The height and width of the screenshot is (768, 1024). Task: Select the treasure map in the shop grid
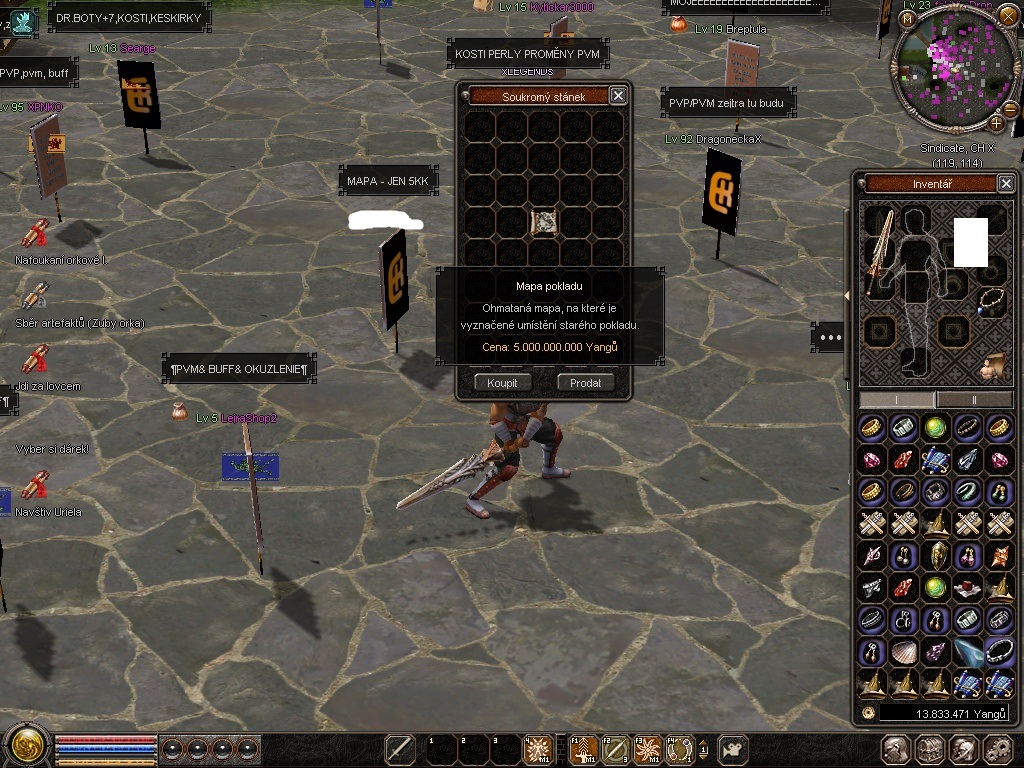[x=544, y=222]
